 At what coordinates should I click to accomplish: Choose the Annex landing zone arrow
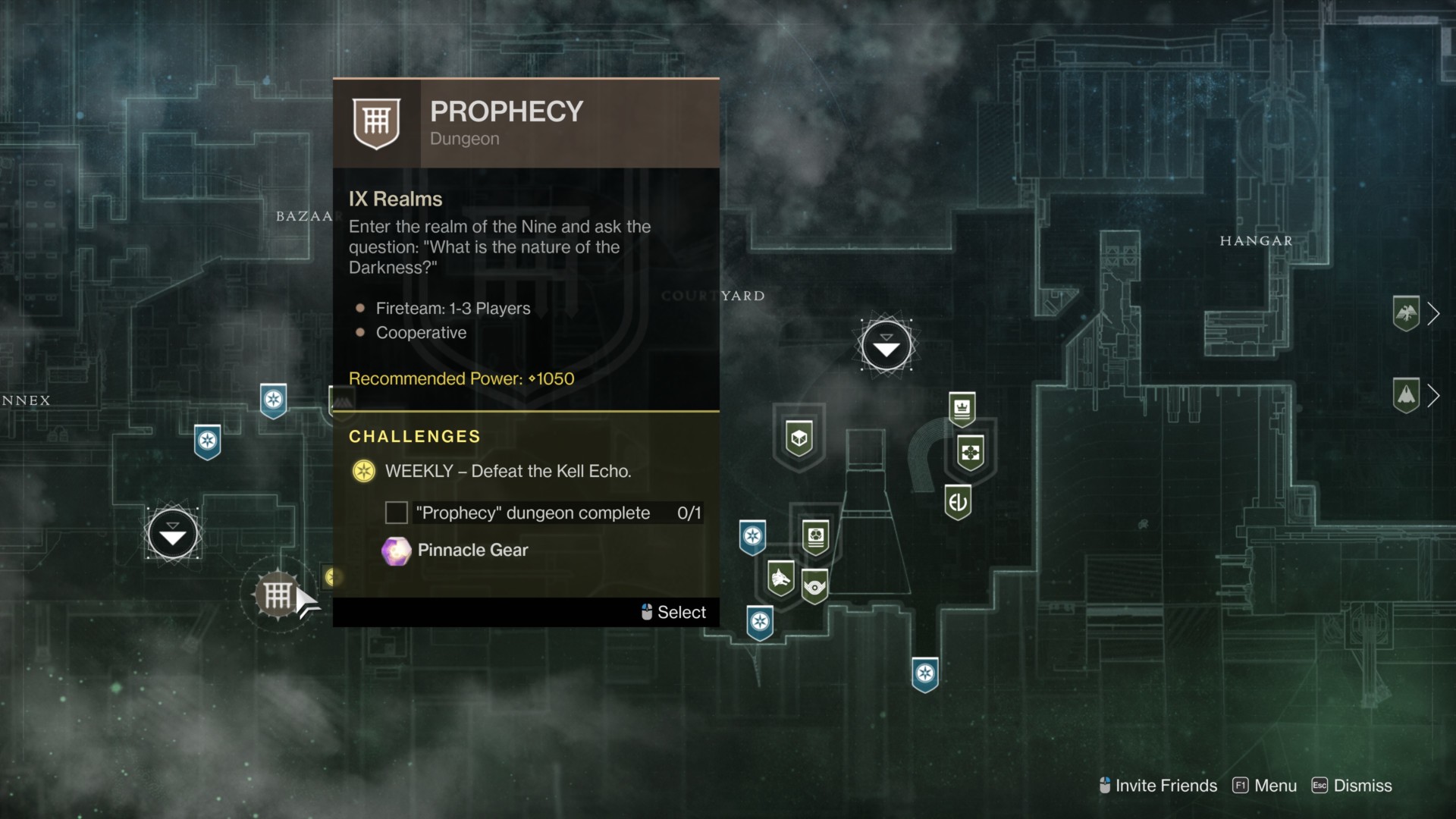[x=173, y=535]
